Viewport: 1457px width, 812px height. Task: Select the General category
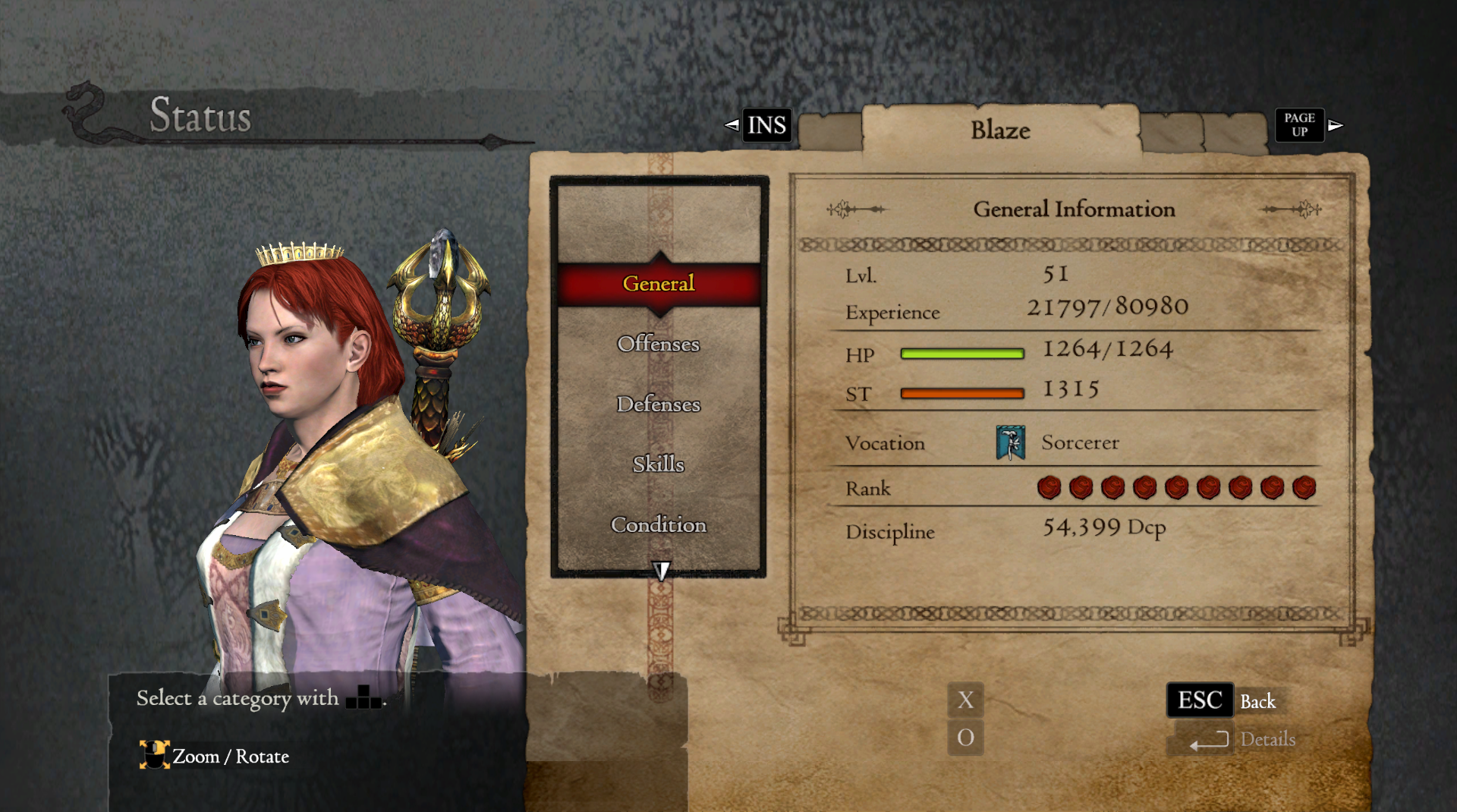click(x=659, y=284)
